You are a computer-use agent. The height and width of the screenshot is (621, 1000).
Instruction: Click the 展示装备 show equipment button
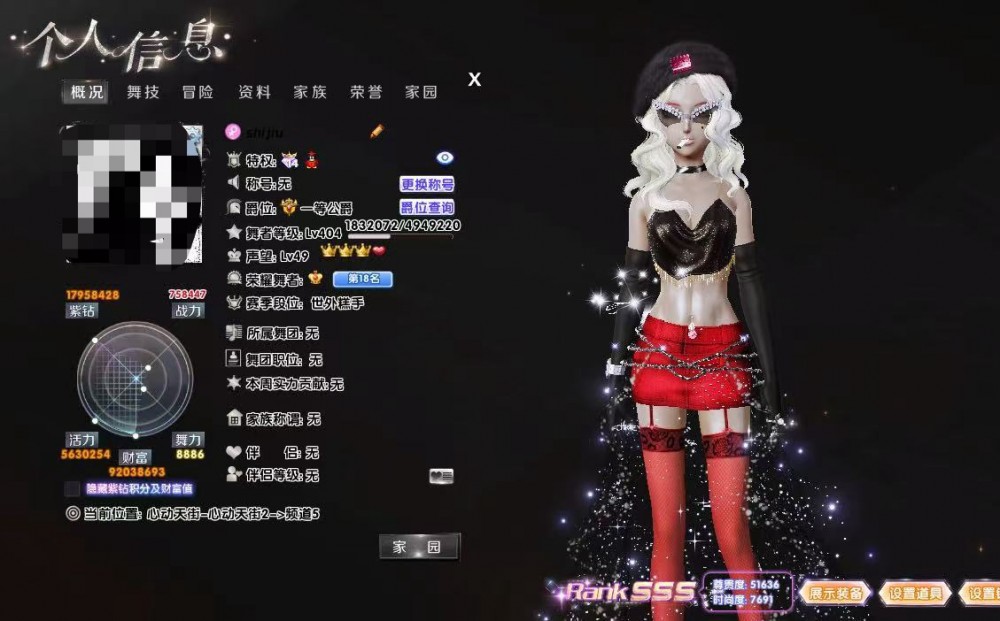[833, 593]
